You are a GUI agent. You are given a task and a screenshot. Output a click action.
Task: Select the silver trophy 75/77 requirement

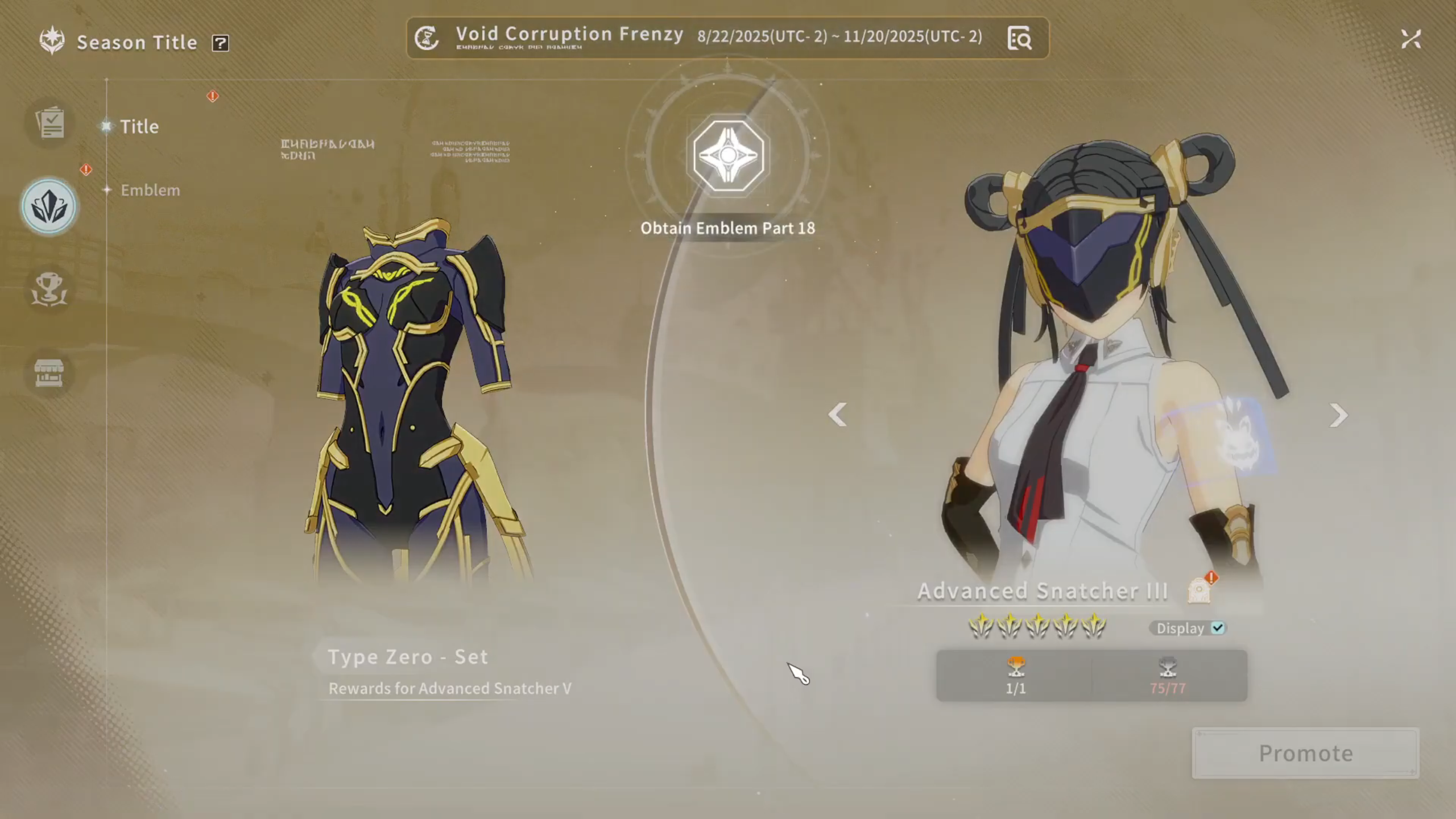pyautogui.click(x=1168, y=675)
